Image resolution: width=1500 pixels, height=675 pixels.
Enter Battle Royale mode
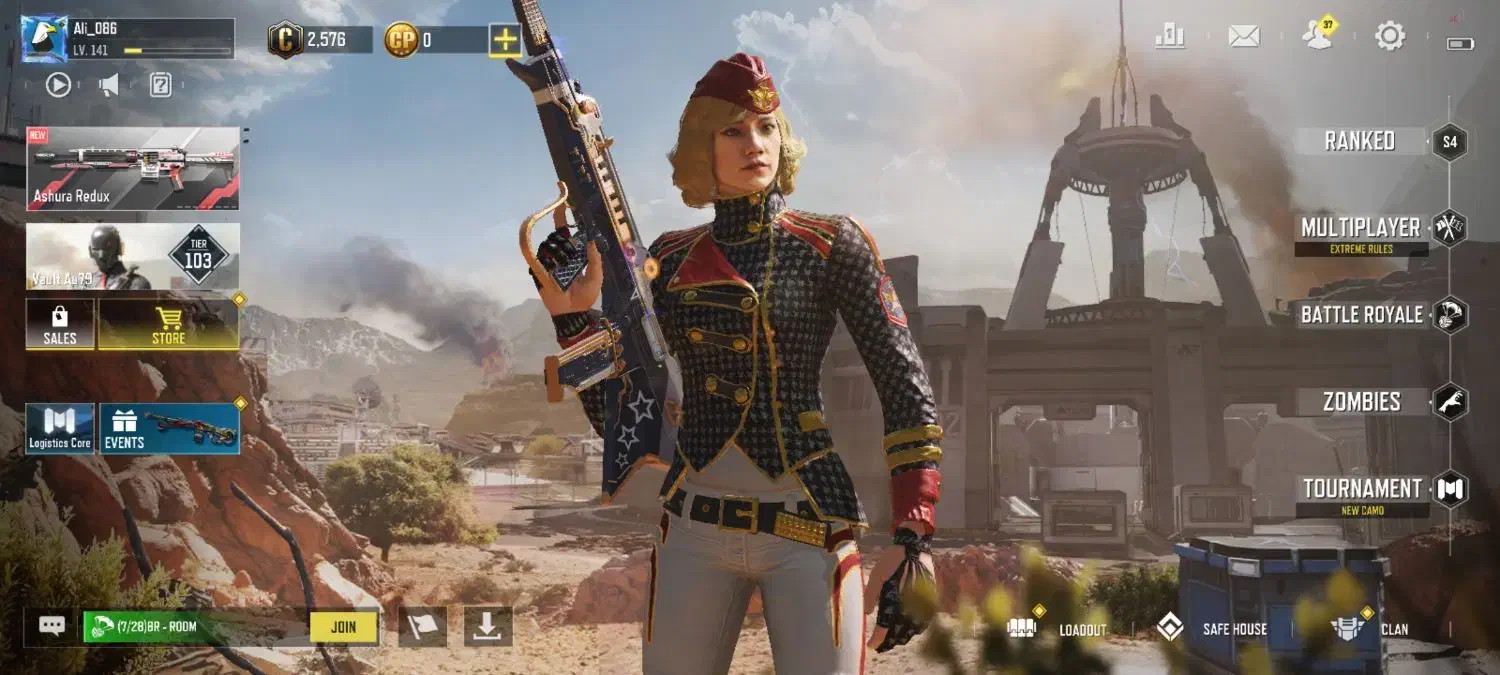[x=1362, y=315]
